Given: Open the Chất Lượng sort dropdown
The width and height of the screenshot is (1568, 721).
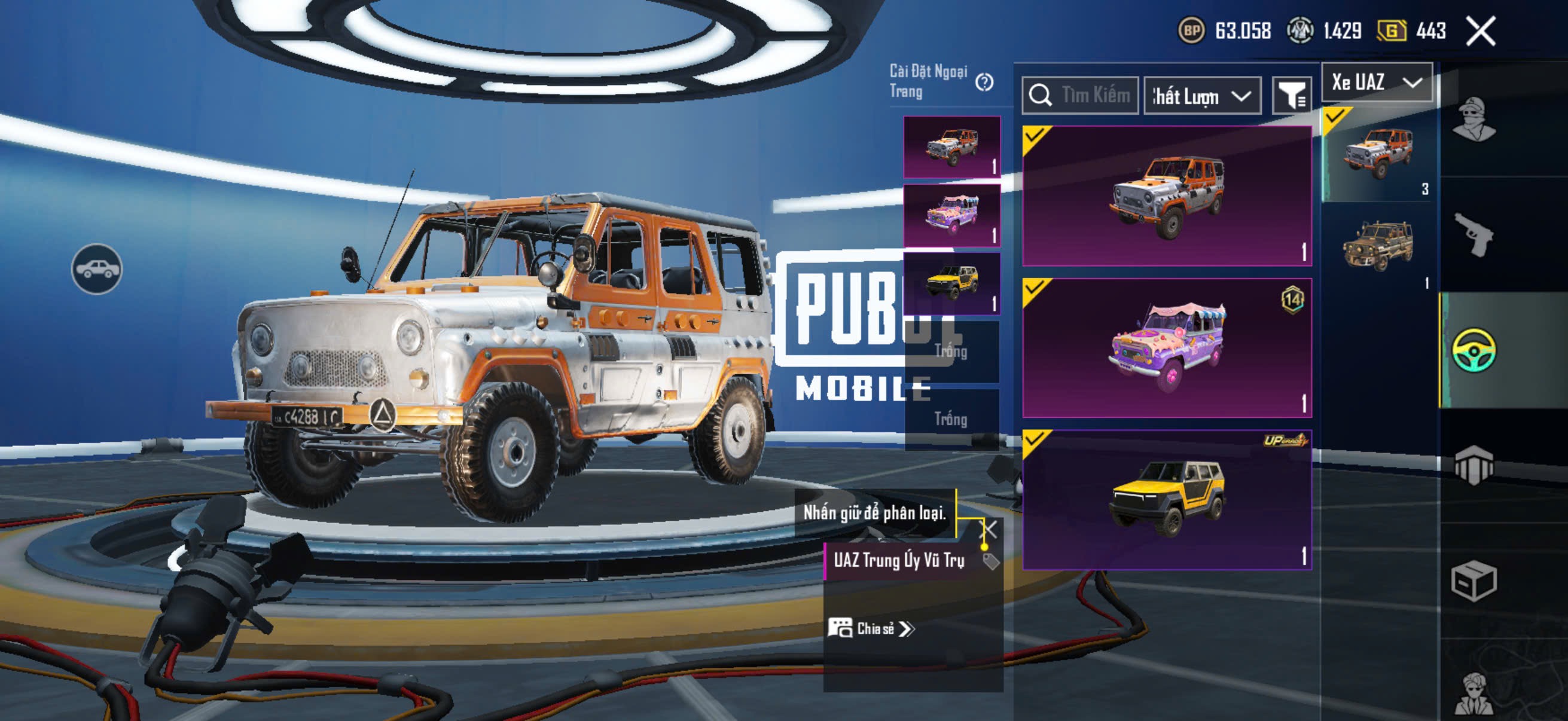Looking at the screenshot, I should [x=1201, y=96].
